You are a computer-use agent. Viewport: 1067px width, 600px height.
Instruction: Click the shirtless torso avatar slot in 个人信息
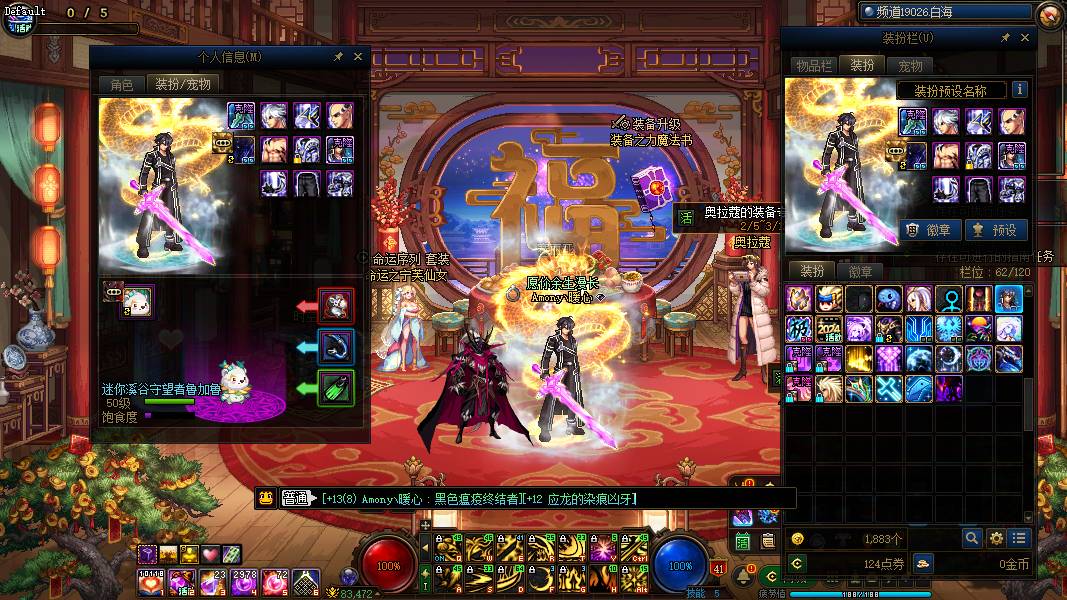click(275, 150)
